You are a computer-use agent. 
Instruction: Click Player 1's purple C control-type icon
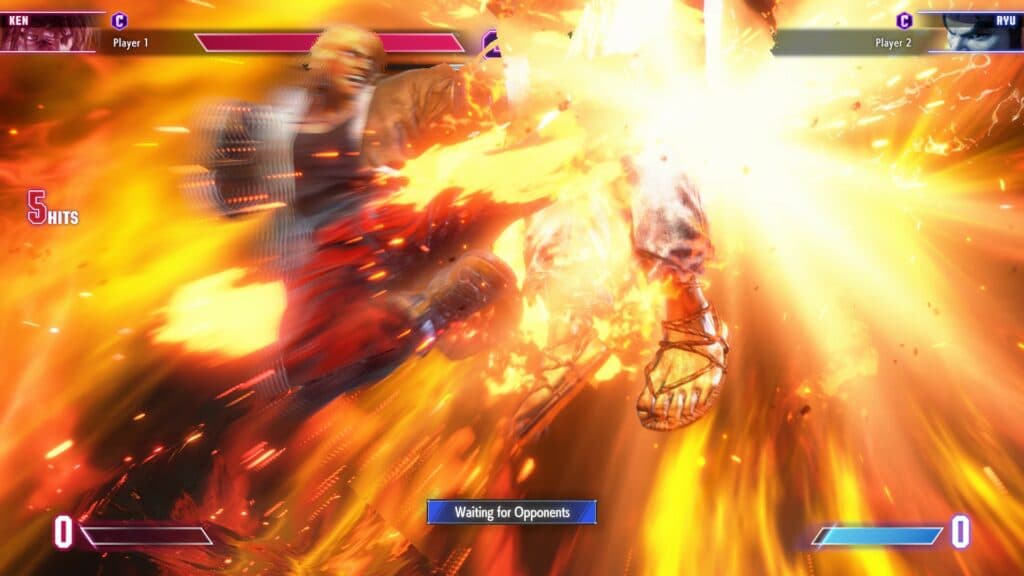(x=120, y=20)
